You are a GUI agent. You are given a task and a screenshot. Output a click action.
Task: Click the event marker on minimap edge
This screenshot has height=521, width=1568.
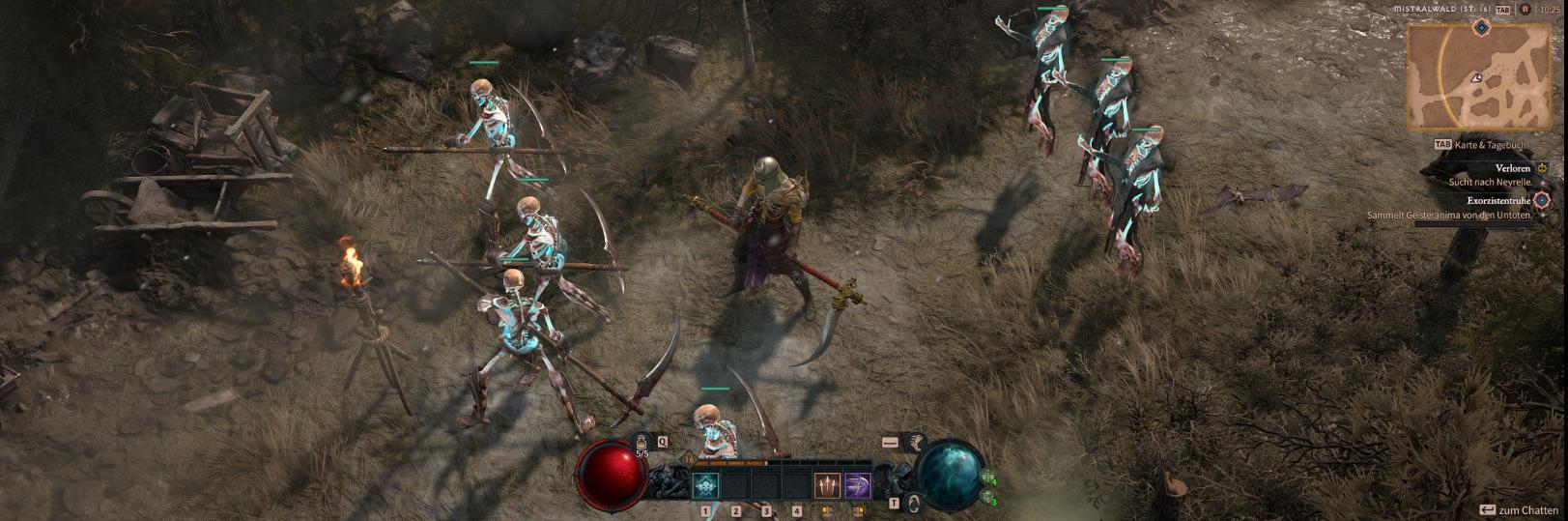(1481, 27)
